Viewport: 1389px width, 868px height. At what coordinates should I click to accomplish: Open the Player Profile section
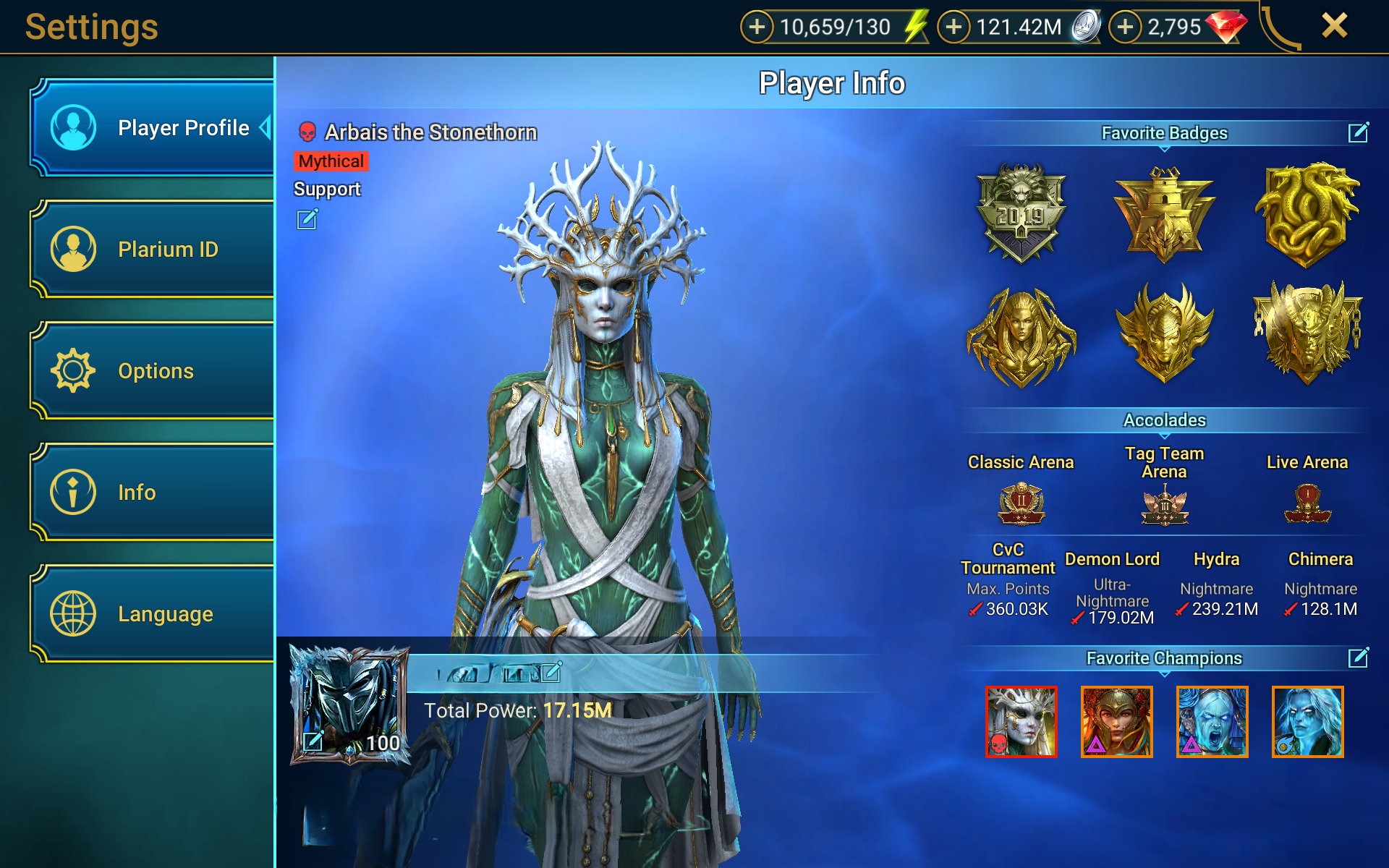(153, 128)
